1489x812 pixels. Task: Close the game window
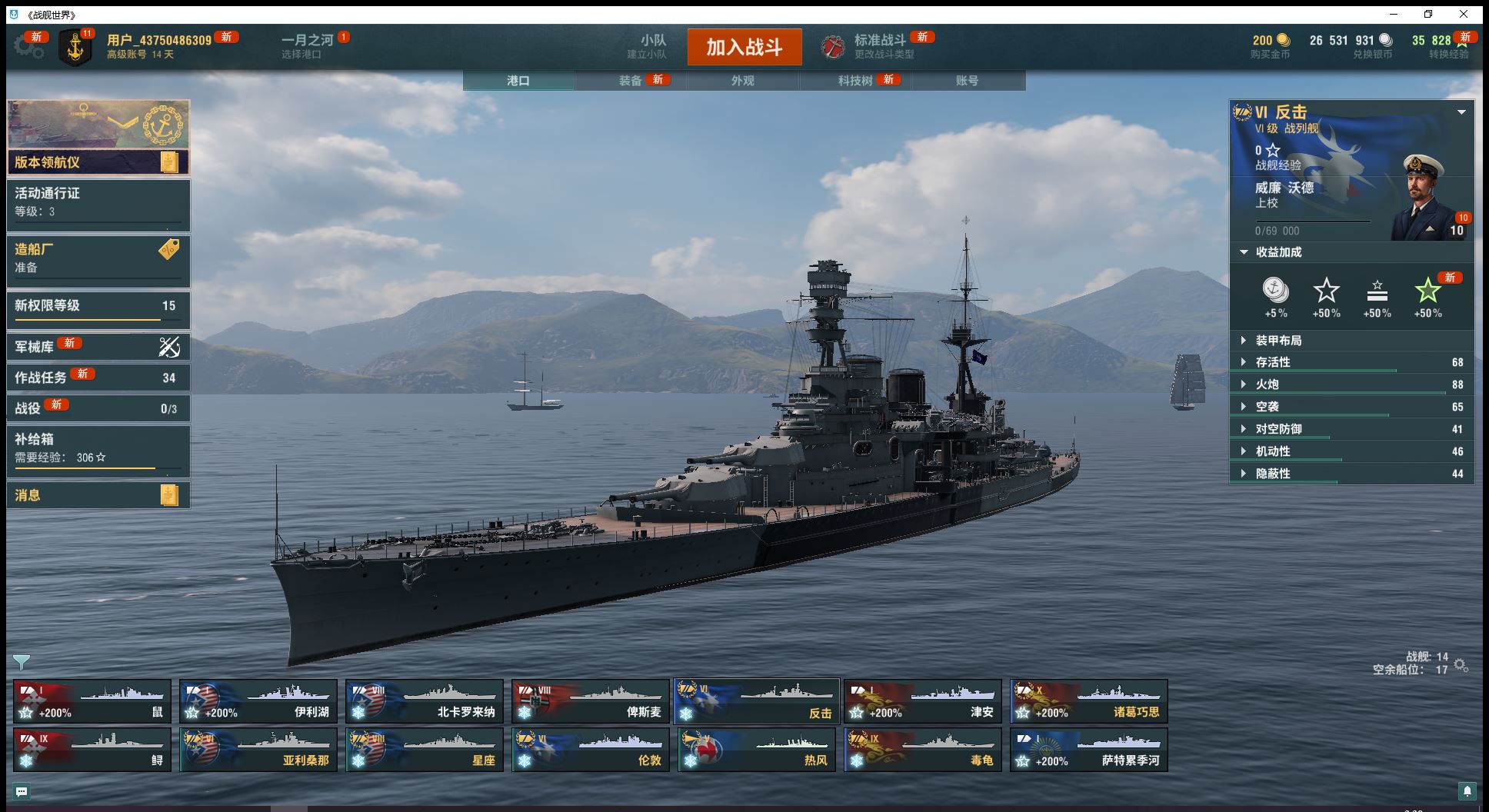(1464, 15)
